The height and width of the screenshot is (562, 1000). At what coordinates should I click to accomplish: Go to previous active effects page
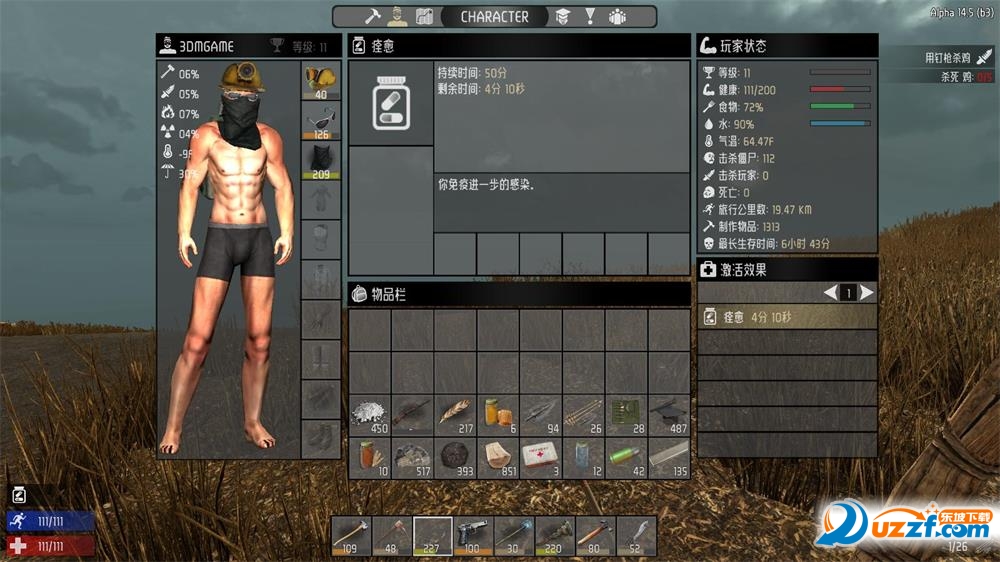pyautogui.click(x=830, y=293)
